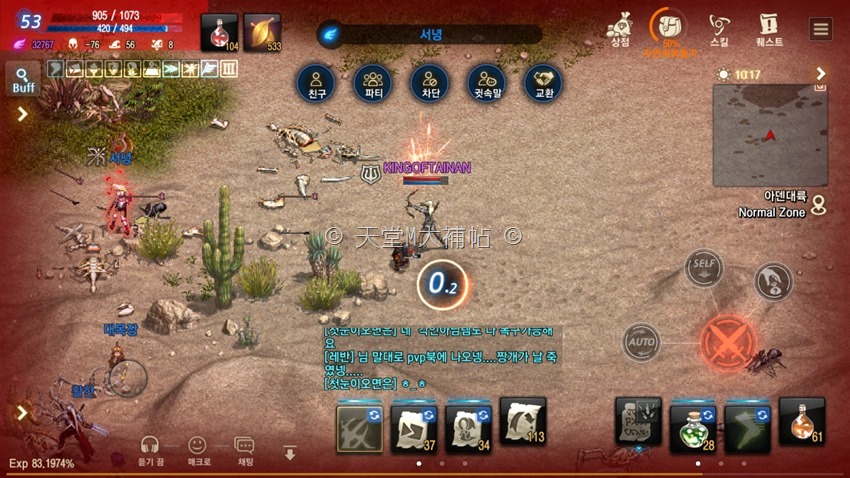Tap the red crossed-swords attack button
Viewport: 850px width, 478px height.
click(727, 342)
